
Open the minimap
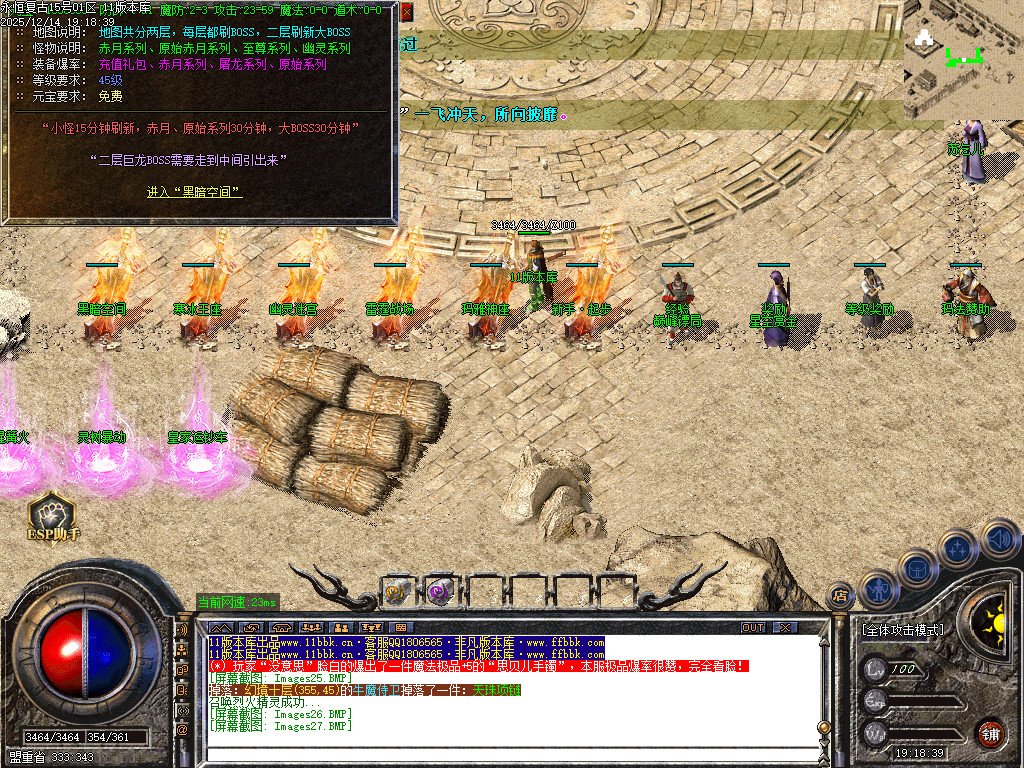coord(962,58)
